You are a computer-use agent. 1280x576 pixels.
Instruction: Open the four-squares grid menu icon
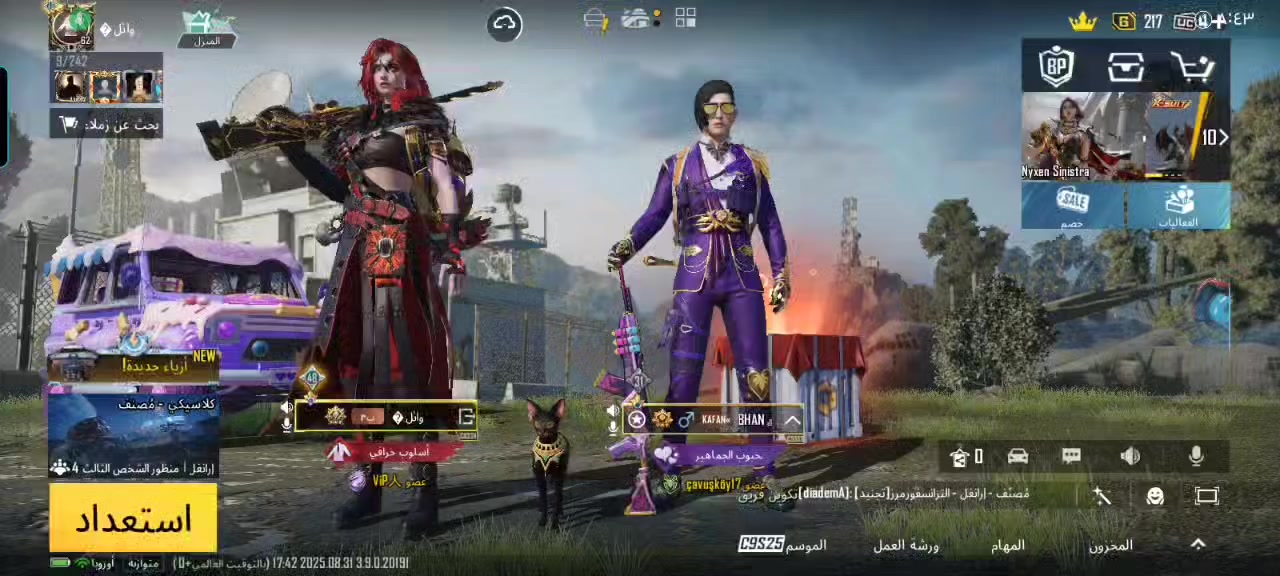point(685,18)
